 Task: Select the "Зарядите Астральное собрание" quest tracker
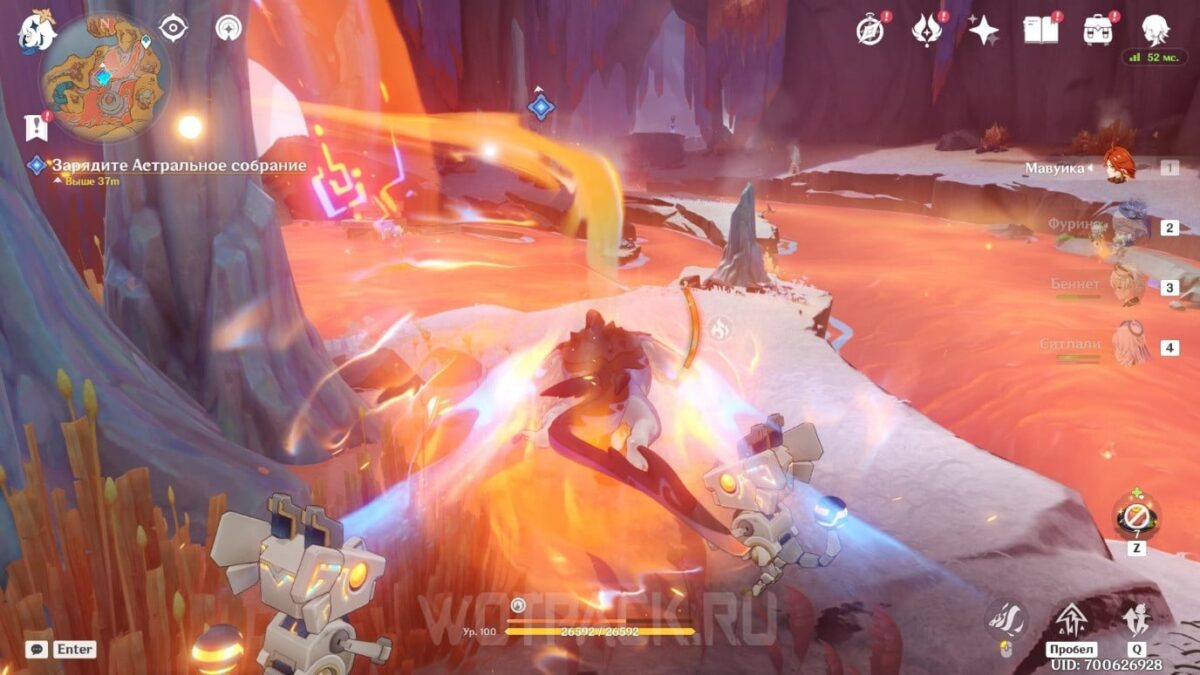tap(177, 165)
